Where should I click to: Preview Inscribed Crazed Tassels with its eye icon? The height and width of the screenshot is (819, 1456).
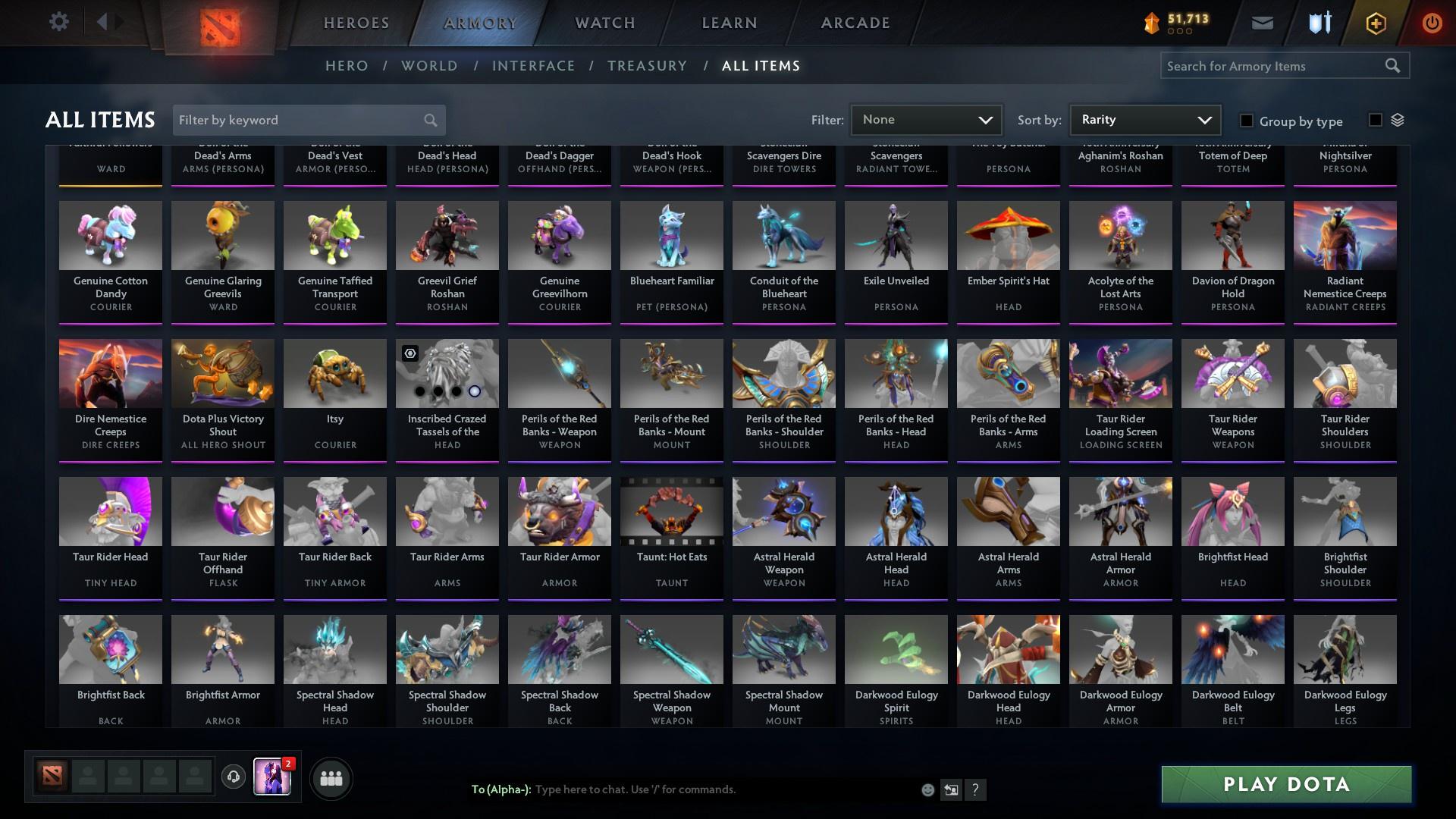(409, 353)
